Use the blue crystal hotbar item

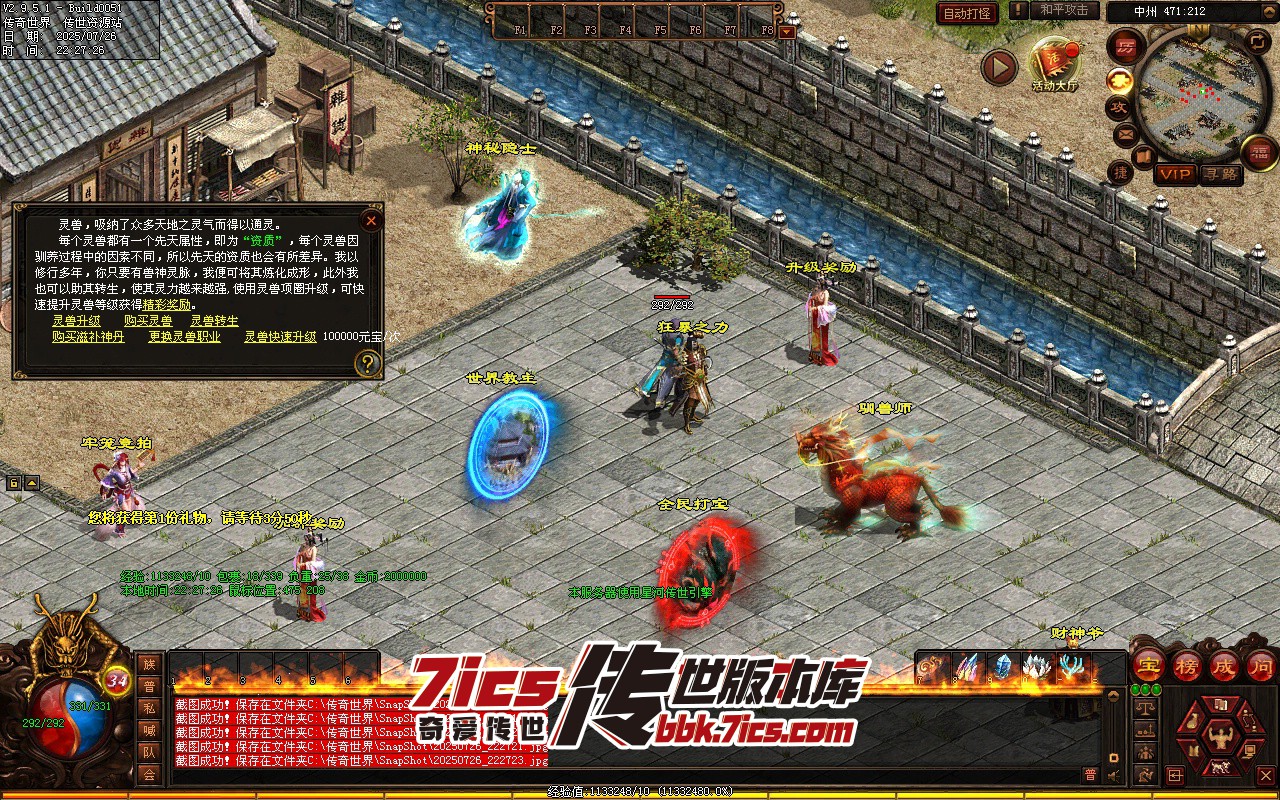(x=1002, y=667)
